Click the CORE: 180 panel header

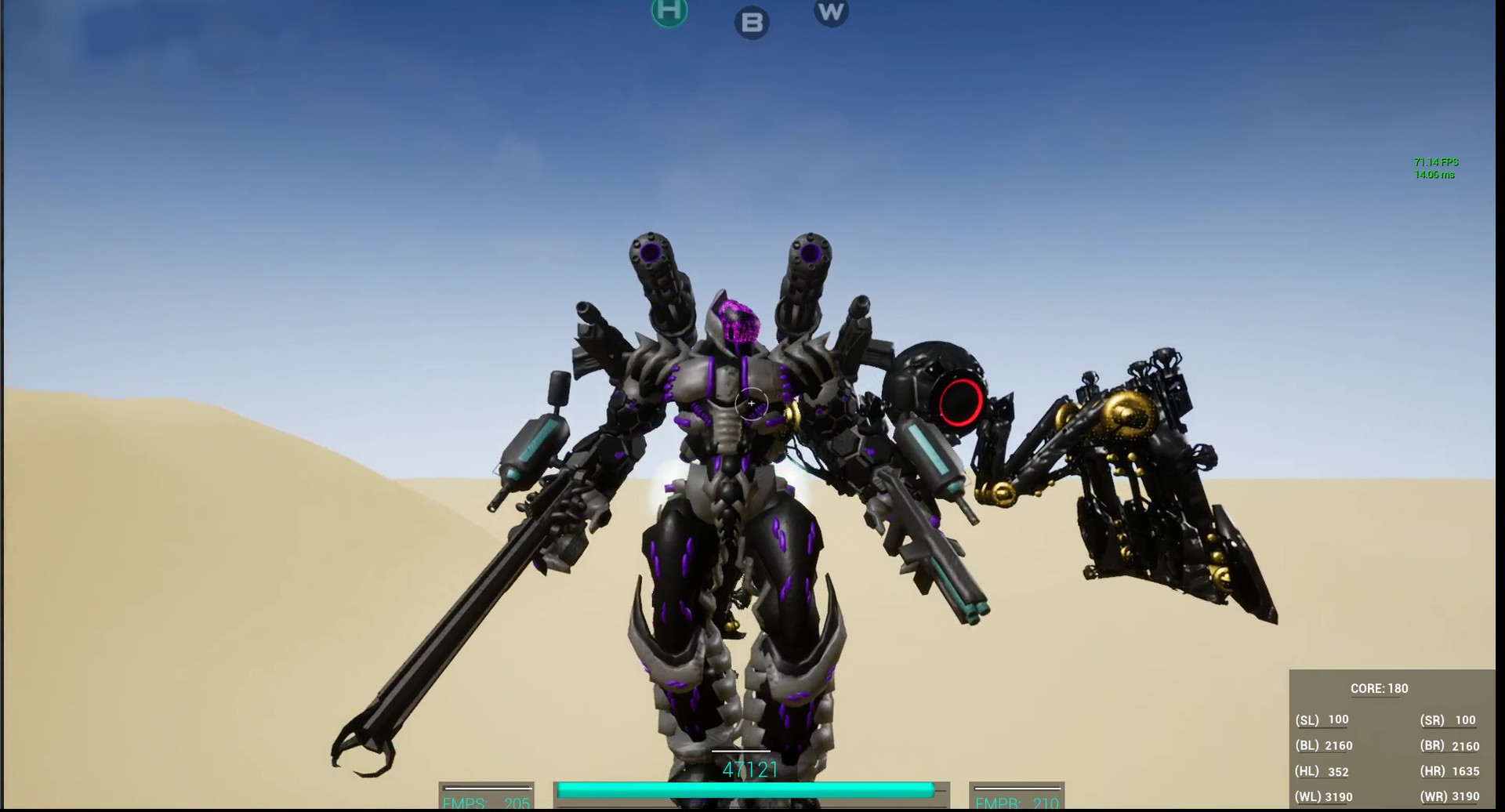coord(1380,688)
